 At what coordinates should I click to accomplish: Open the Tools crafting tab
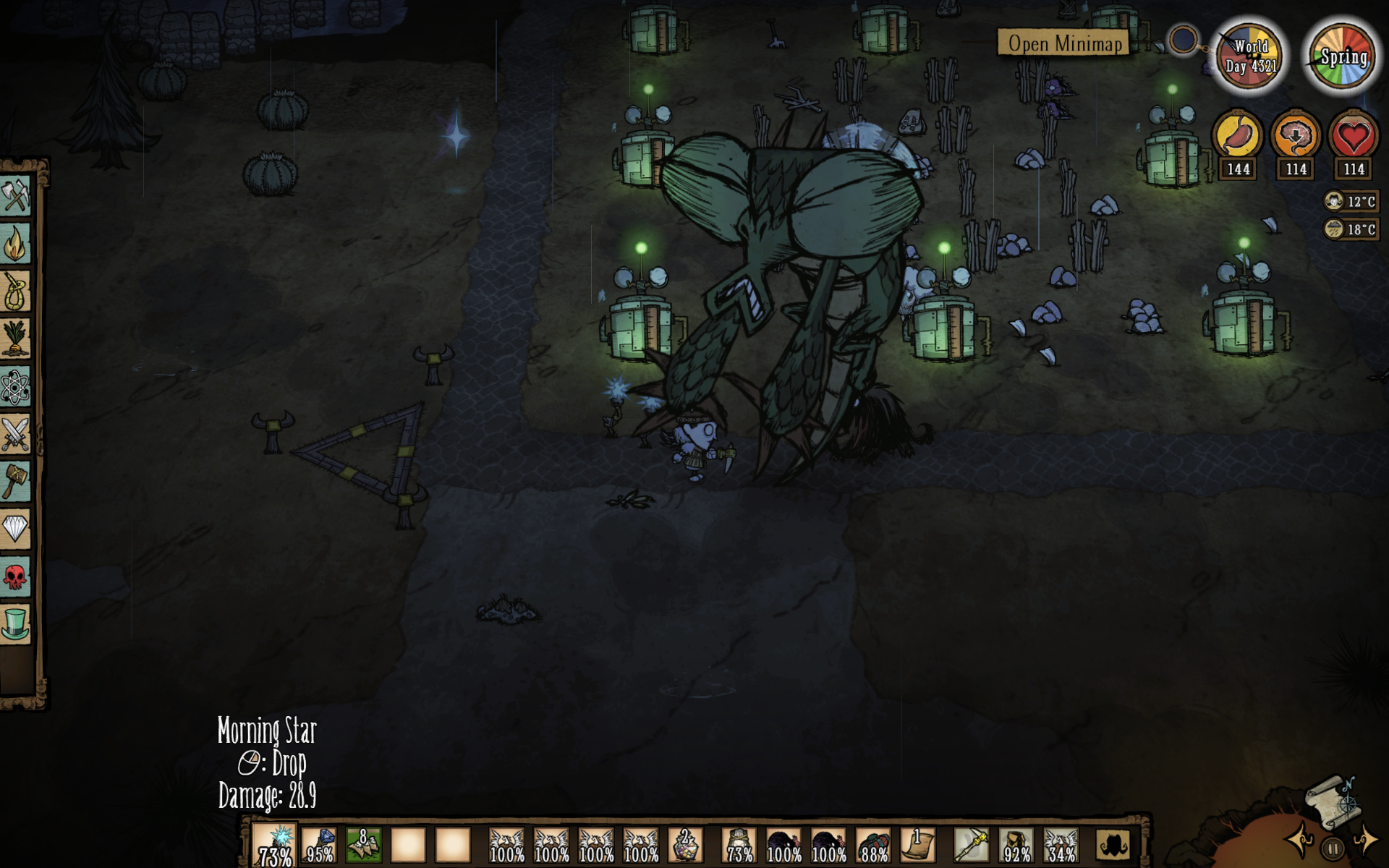(15, 196)
